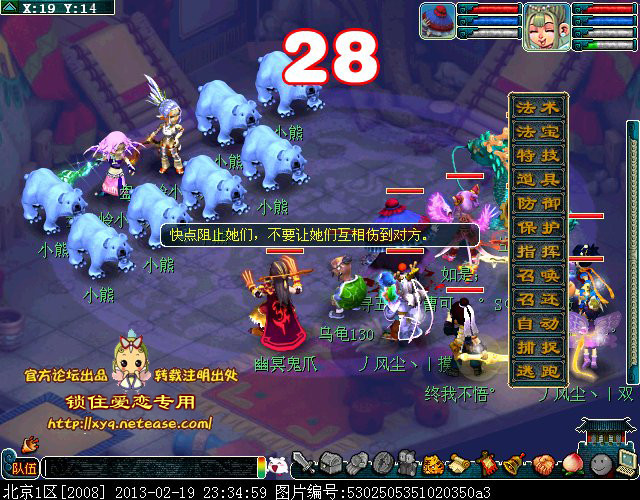Click the golden bell toolbar icon

click(x=516, y=464)
